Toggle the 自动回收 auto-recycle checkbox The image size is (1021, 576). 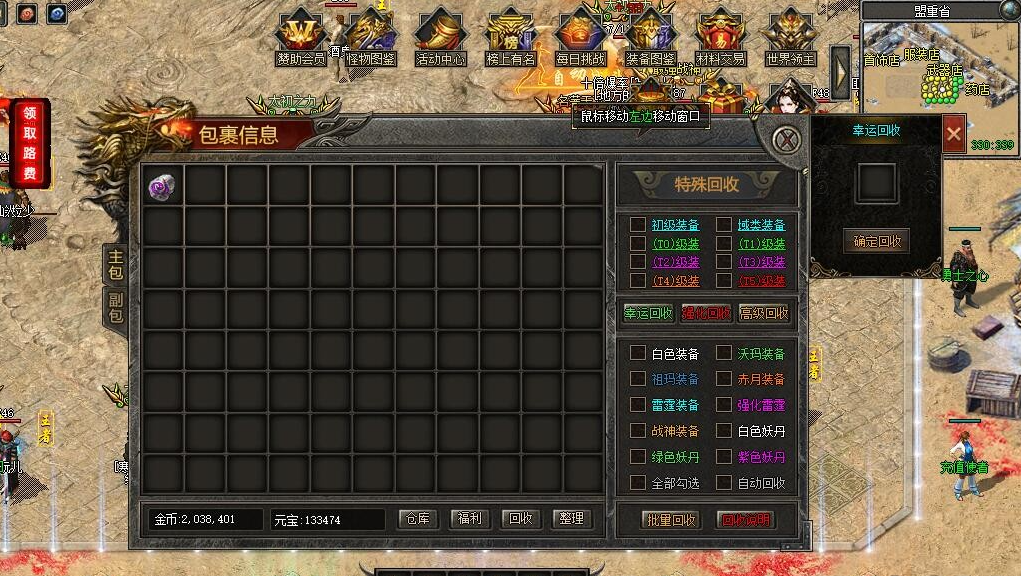pos(723,483)
